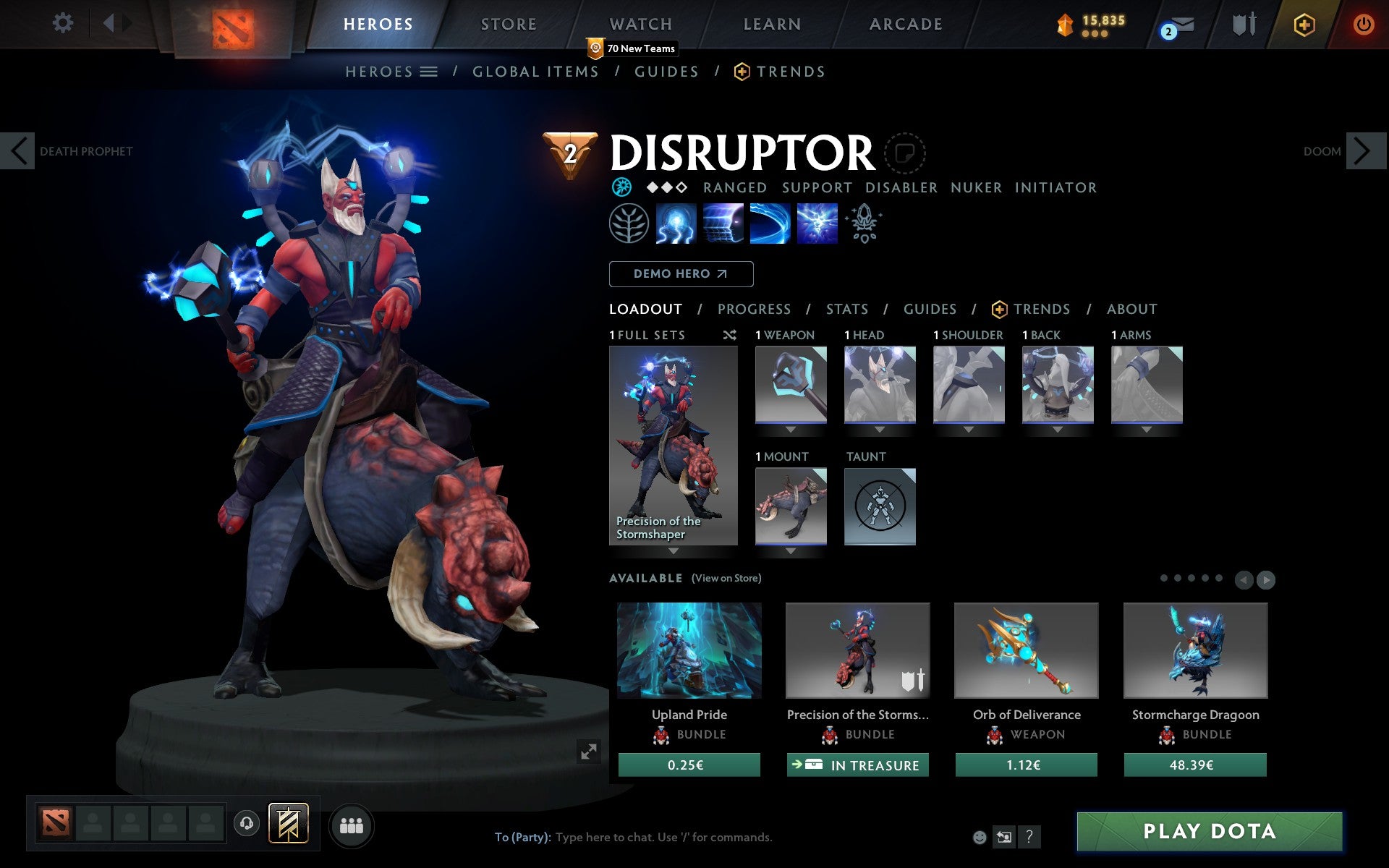Open the talent tree icon

pos(628,224)
